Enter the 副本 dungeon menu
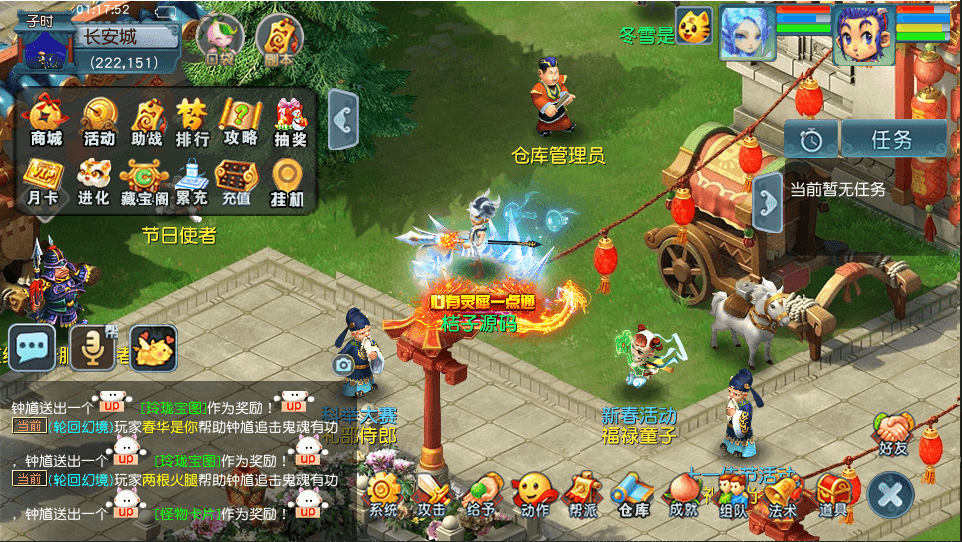 pos(279,40)
